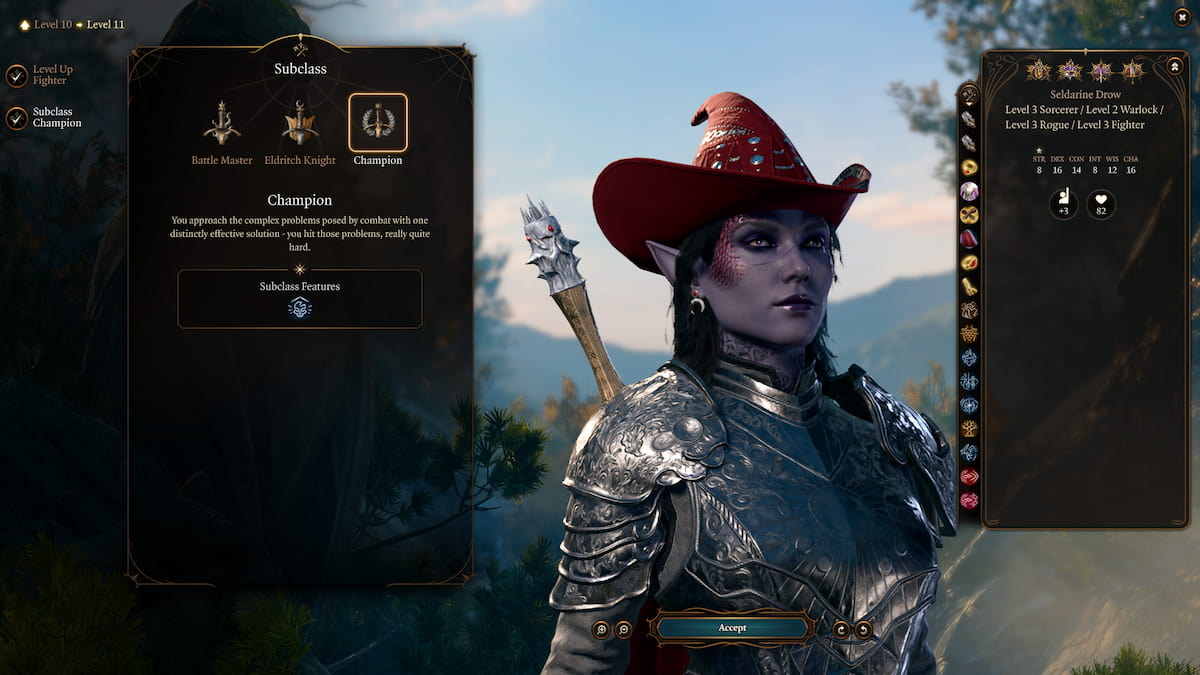
Task: Accept the Champion subclass choice
Action: [x=731, y=628]
